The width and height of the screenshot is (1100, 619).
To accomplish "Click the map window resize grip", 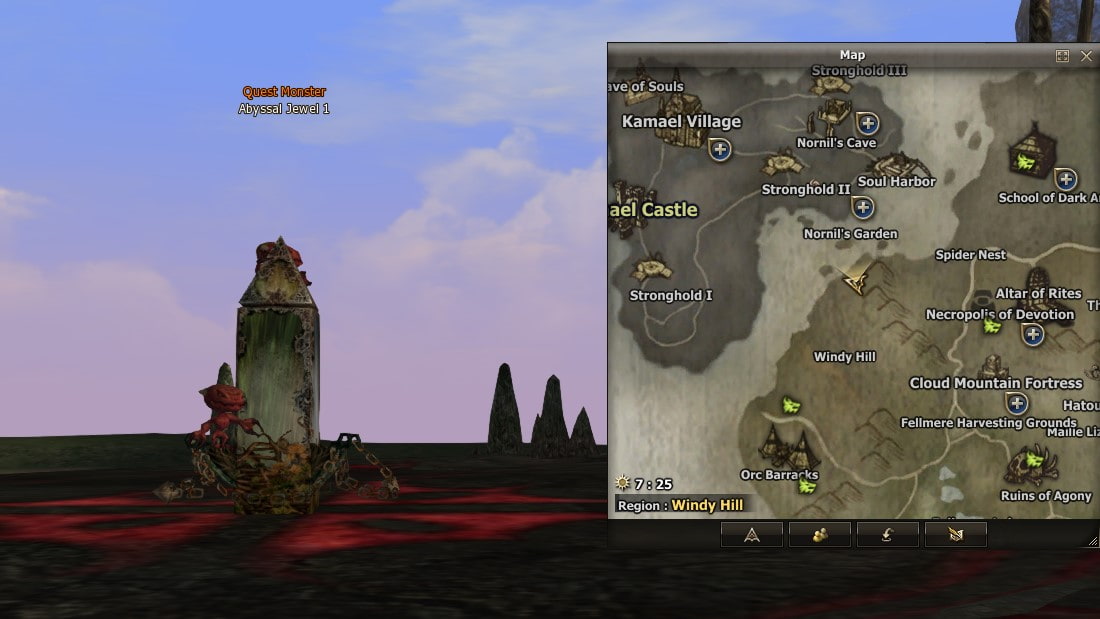I will click(x=1092, y=541).
